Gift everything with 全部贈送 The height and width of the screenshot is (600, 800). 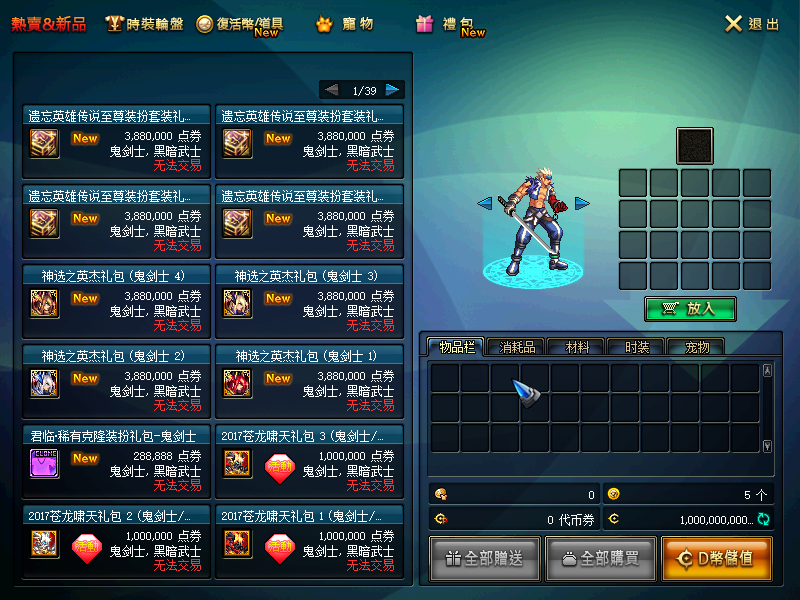coord(485,559)
